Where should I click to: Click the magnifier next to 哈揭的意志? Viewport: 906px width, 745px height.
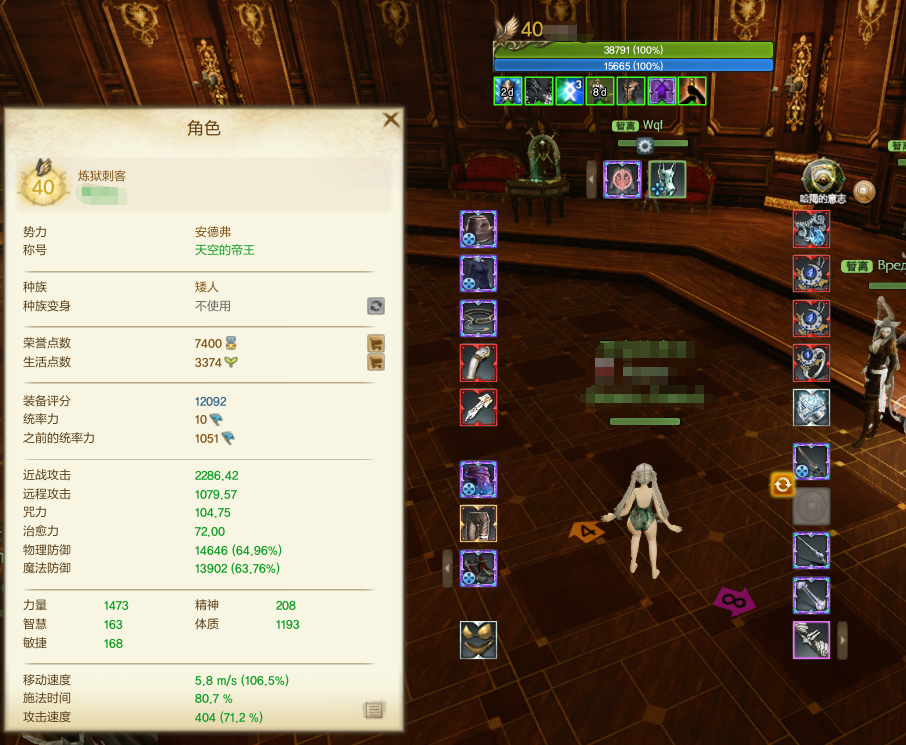click(x=863, y=191)
